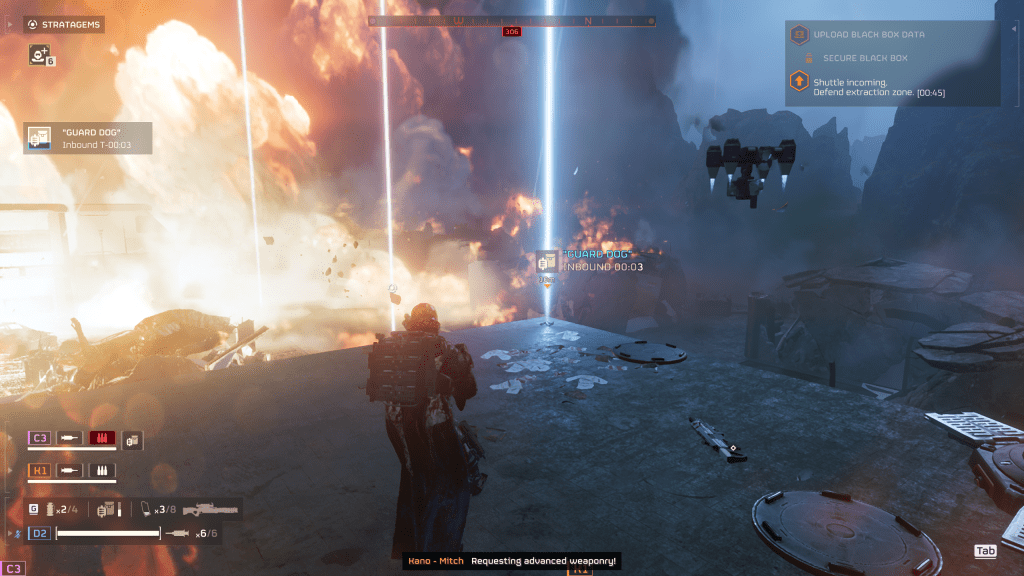Click the equipped sniper rifle icon
The width and height of the screenshot is (1024, 576).
click(x=210, y=509)
